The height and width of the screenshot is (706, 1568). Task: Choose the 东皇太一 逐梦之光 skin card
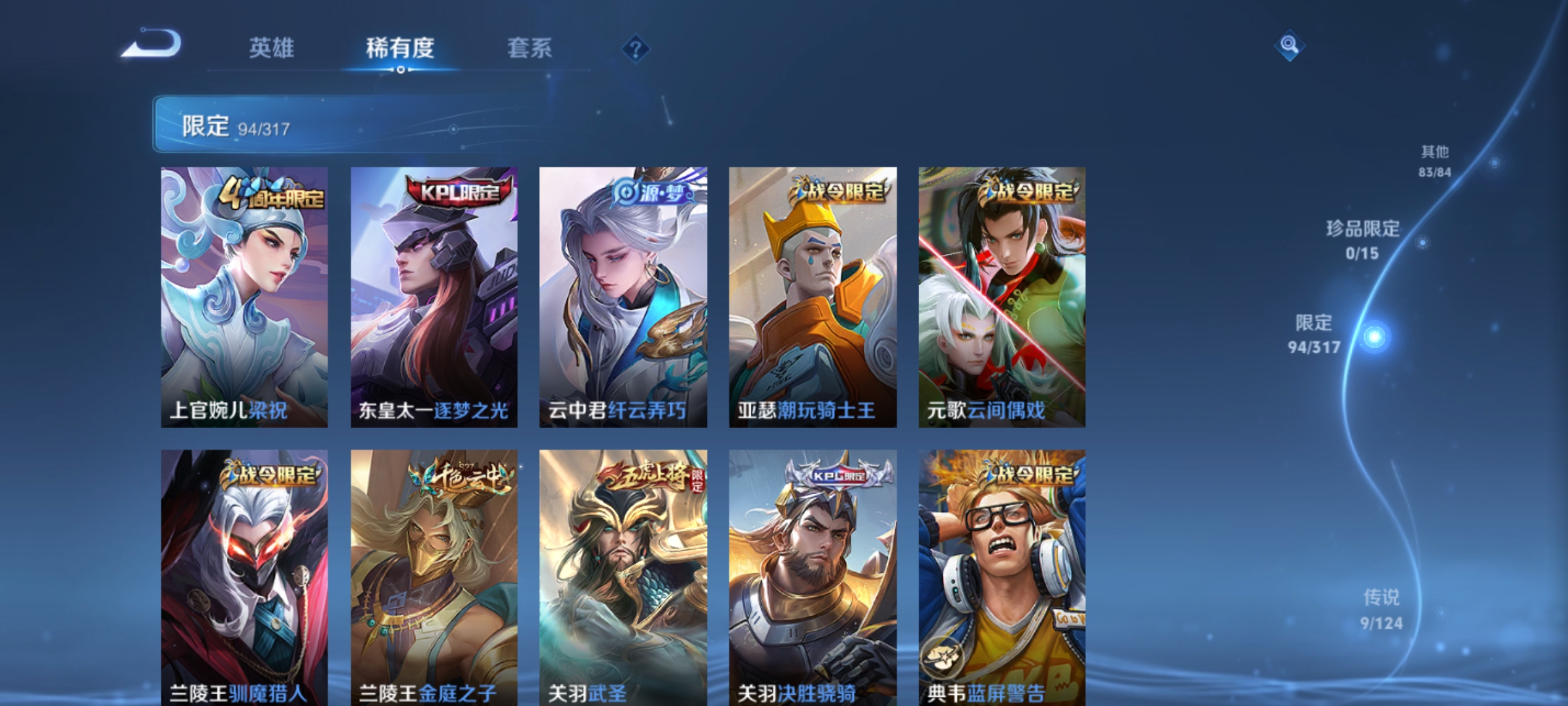pyautogui.click(x=434, y=297)
